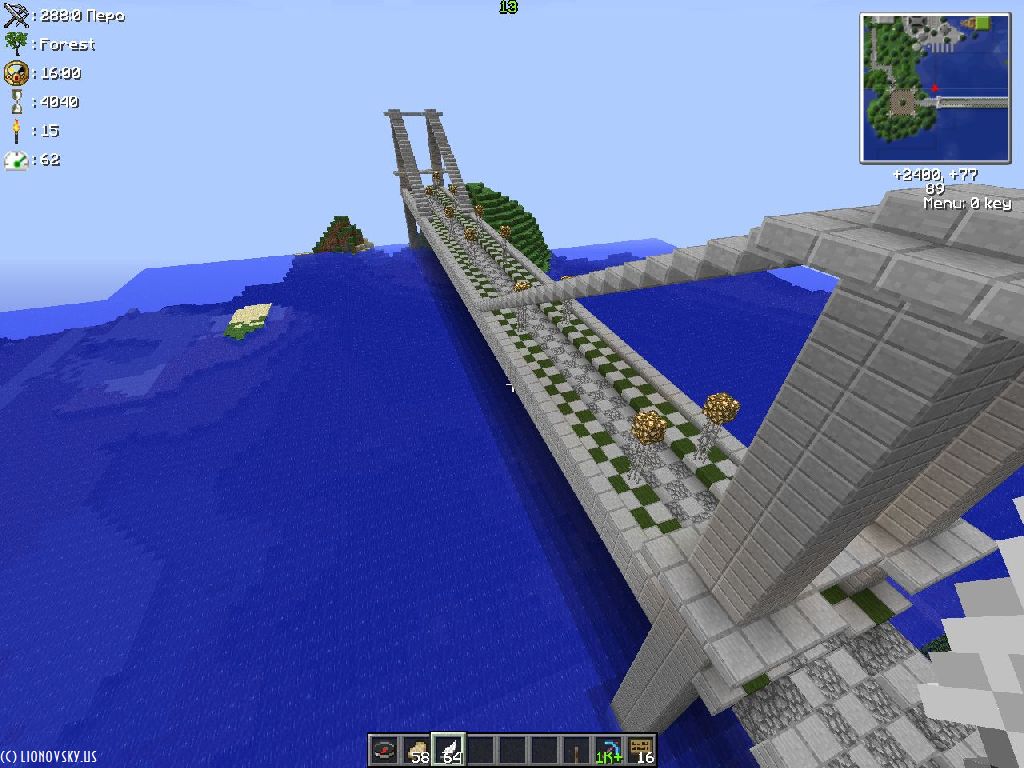Equip the diamond pickaxe from the hotbar
Viewport: 1024px width, 768px height.
point(608,750)
